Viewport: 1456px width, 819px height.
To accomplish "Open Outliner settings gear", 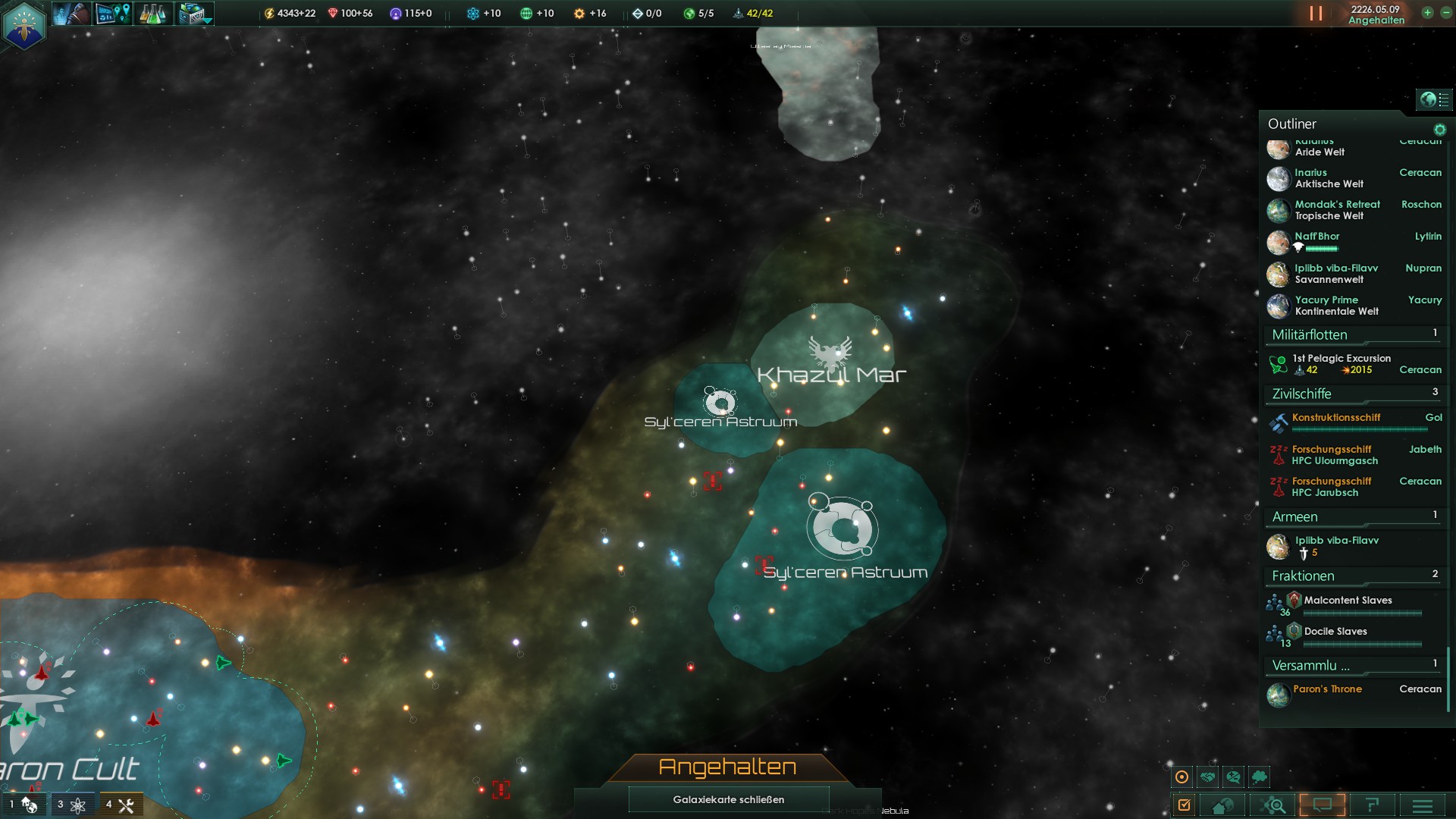I will [1439, 130].
